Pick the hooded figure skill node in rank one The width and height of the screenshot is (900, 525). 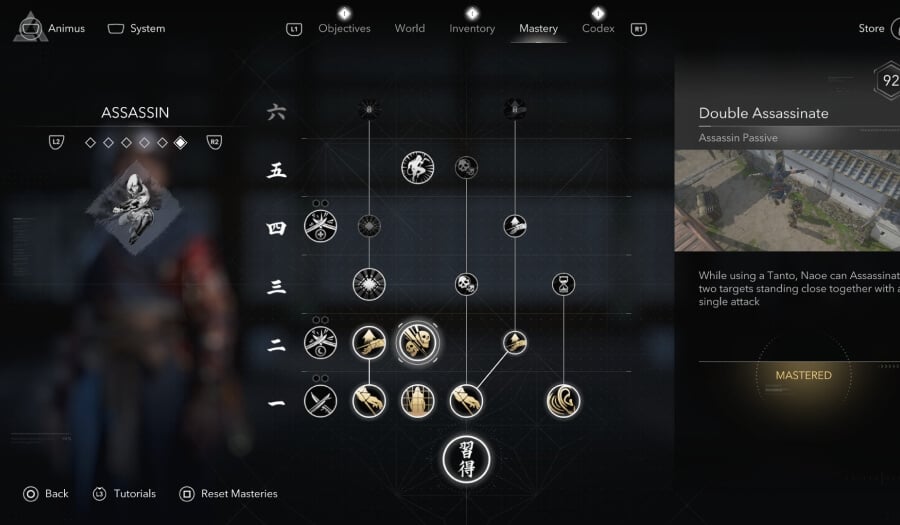[417, 401]
